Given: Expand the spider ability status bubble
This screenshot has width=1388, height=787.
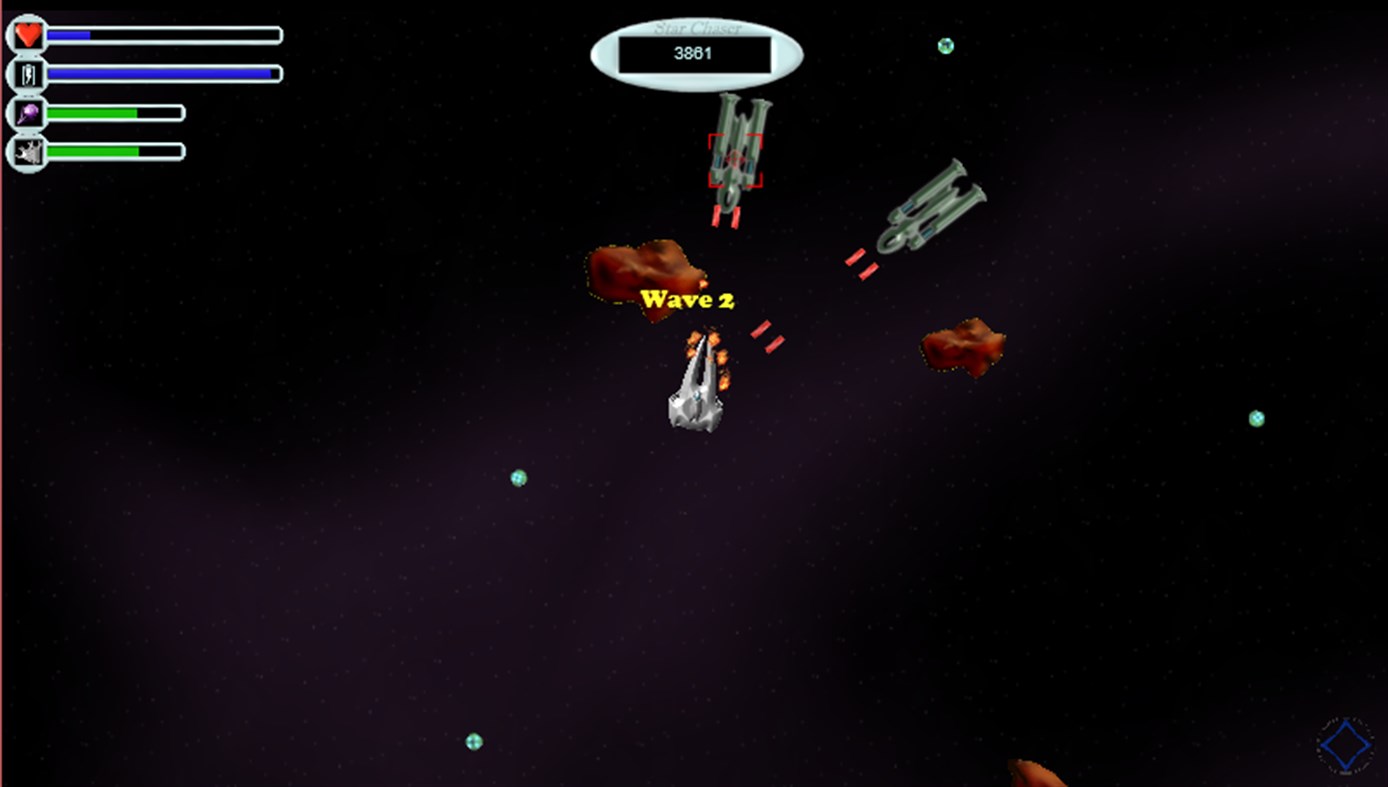Looking at the screenshot, I should coord(27,151).
